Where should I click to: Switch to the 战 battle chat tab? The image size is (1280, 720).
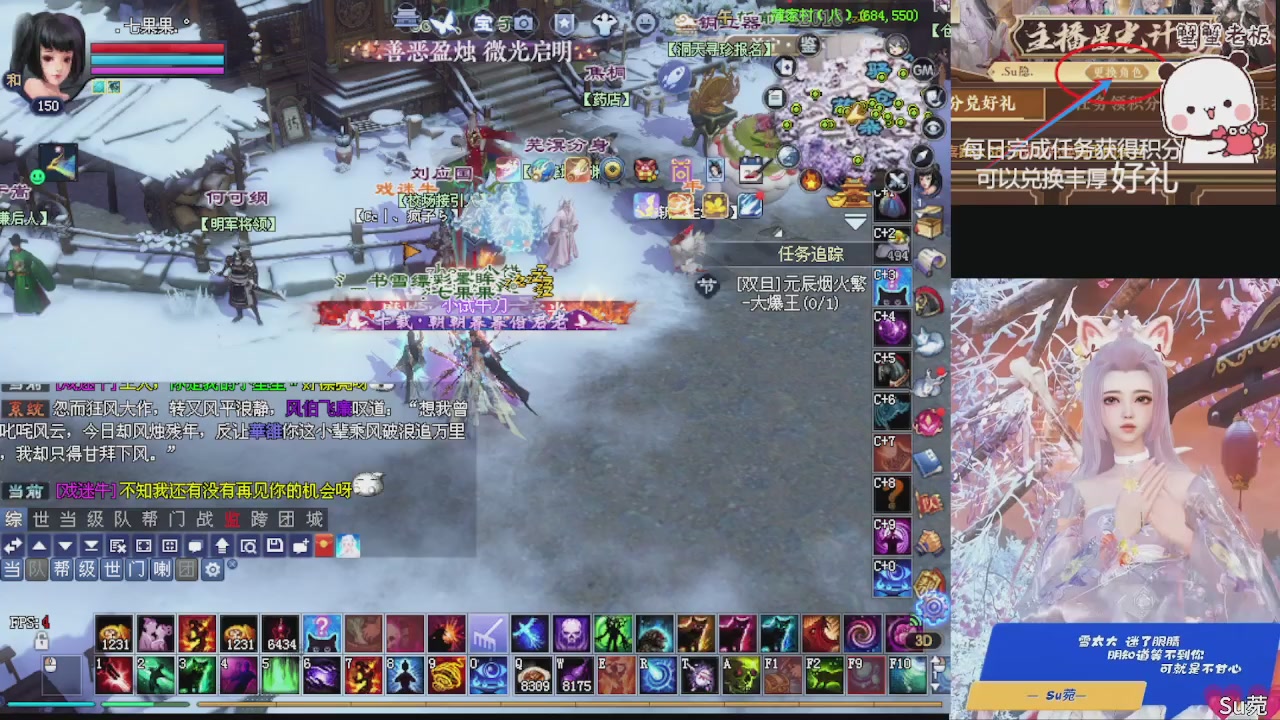203,517
